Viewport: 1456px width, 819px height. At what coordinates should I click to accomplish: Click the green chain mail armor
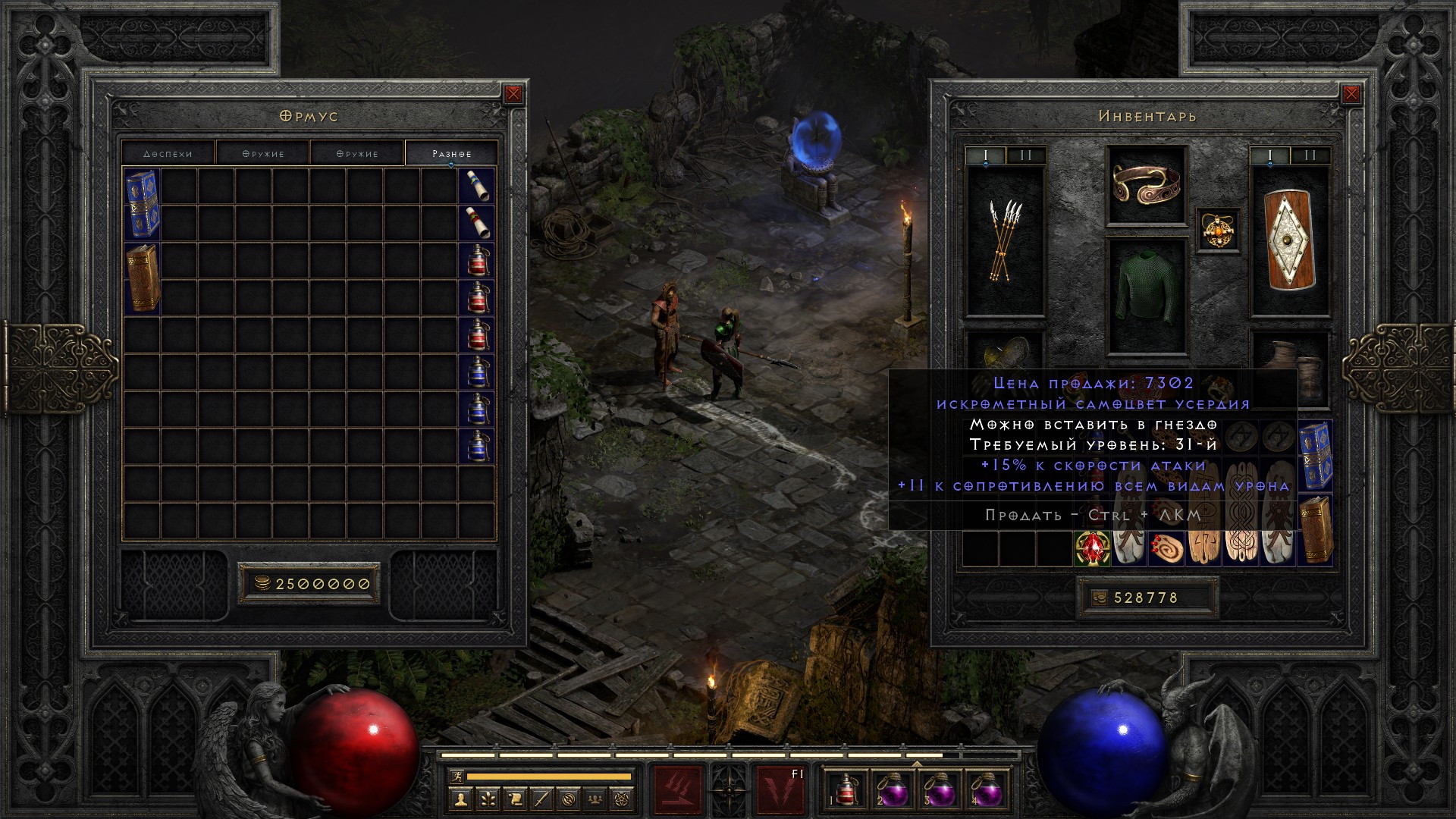click(x=1146, y=296)
